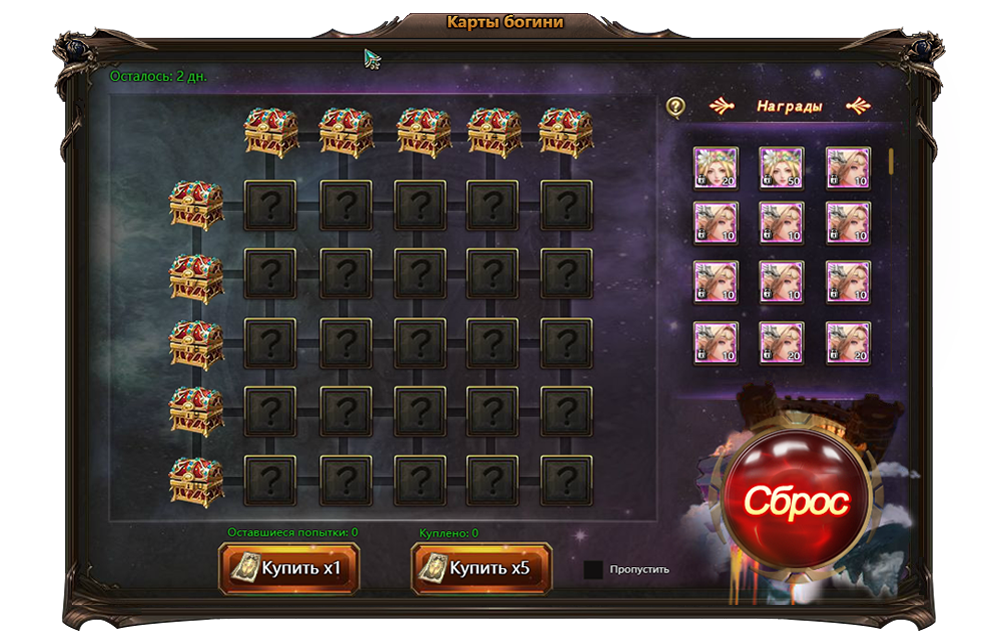985x640 pixels.
Task: Buy one card with Купить x1
Action: coord(288,569)
